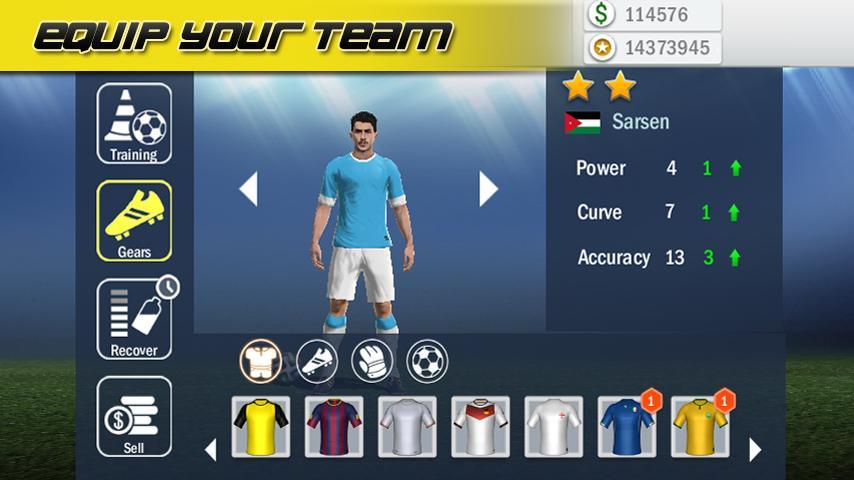Screen dimensions: 854x480
Task: Open the Recover option
Action: [134, 319]
